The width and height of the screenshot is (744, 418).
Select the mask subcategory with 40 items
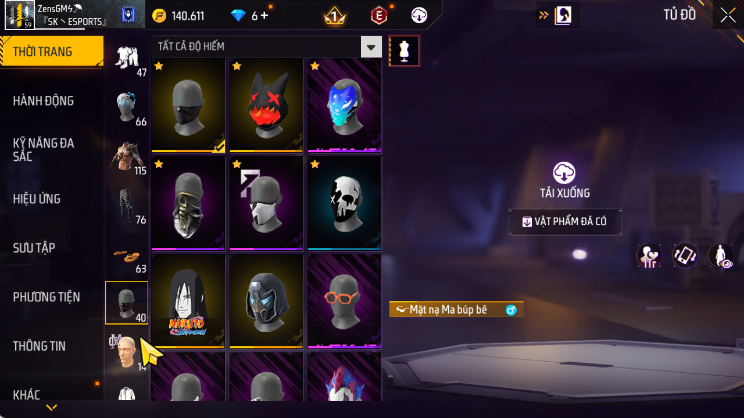tap(127, 303)
